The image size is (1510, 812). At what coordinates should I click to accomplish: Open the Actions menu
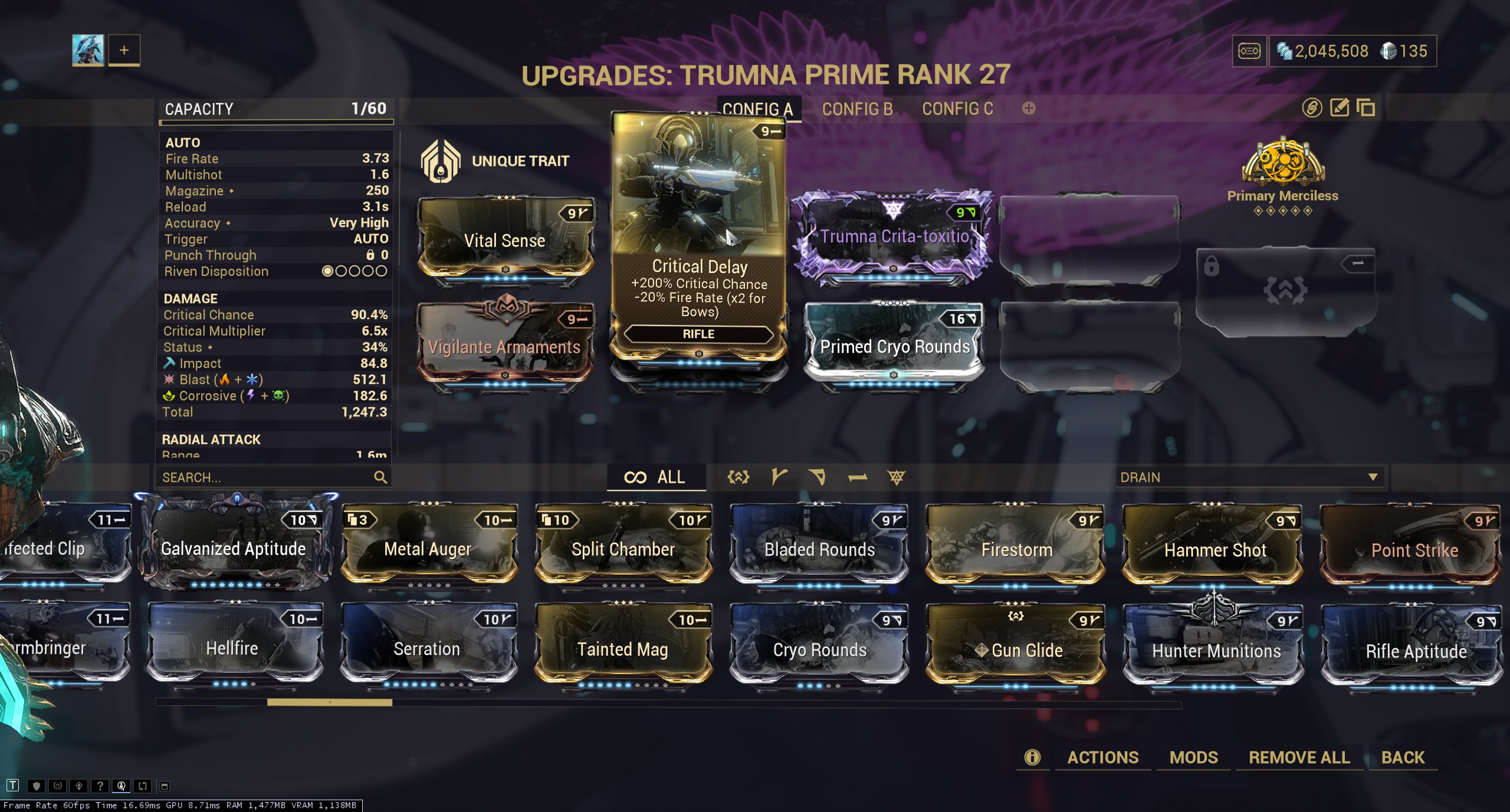pos(1102,757)
